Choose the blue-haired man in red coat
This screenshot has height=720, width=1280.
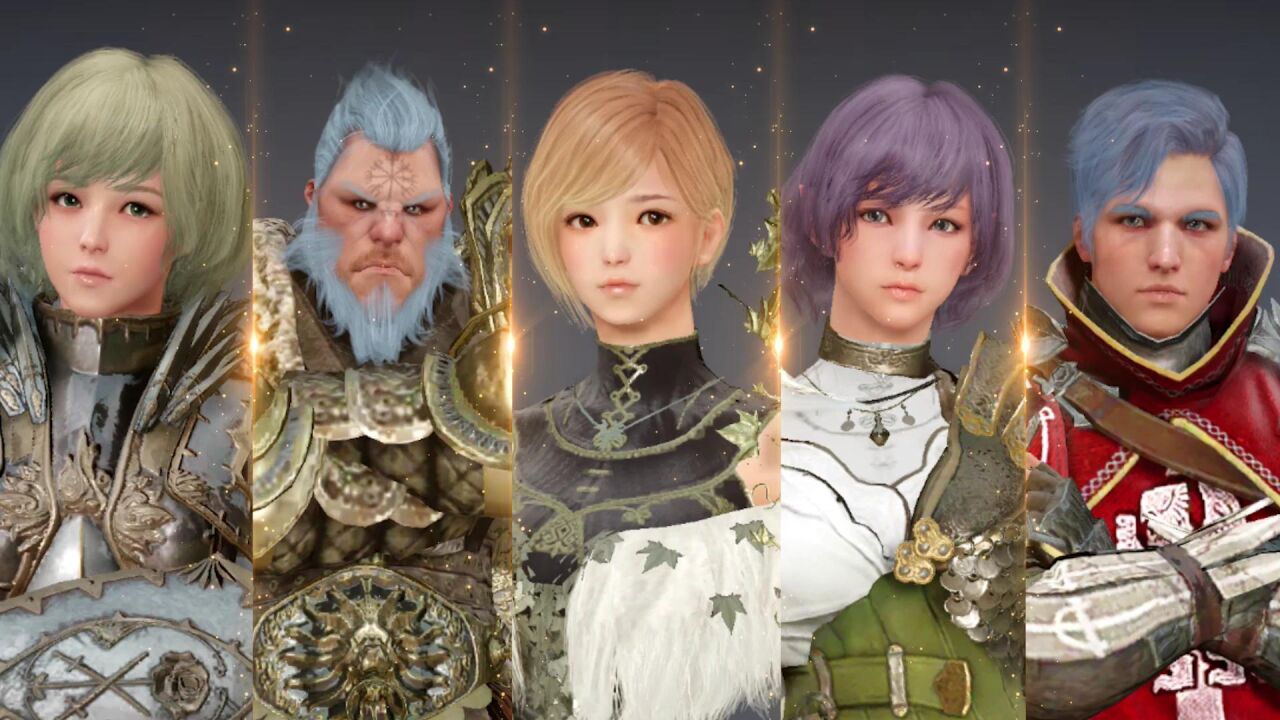[x=1155, y=360]
